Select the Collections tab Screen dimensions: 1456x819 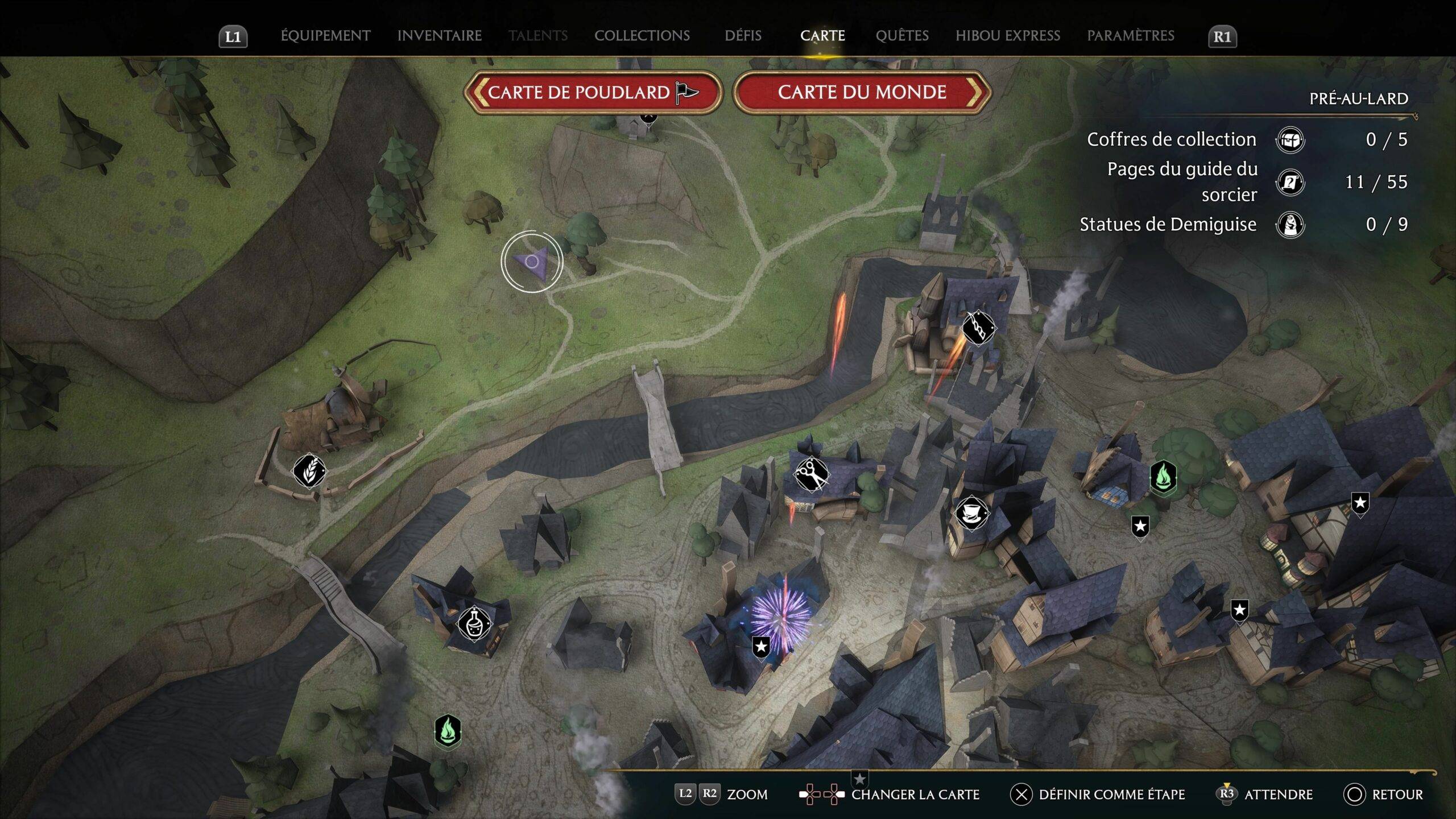[642, 36]
